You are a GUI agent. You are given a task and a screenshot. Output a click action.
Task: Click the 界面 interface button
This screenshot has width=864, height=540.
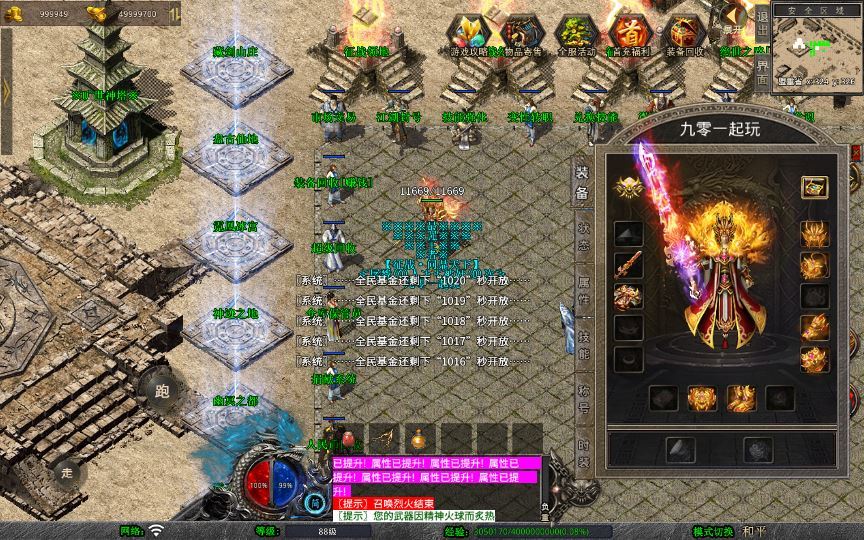pyautogui.click(x=762, y=73)
